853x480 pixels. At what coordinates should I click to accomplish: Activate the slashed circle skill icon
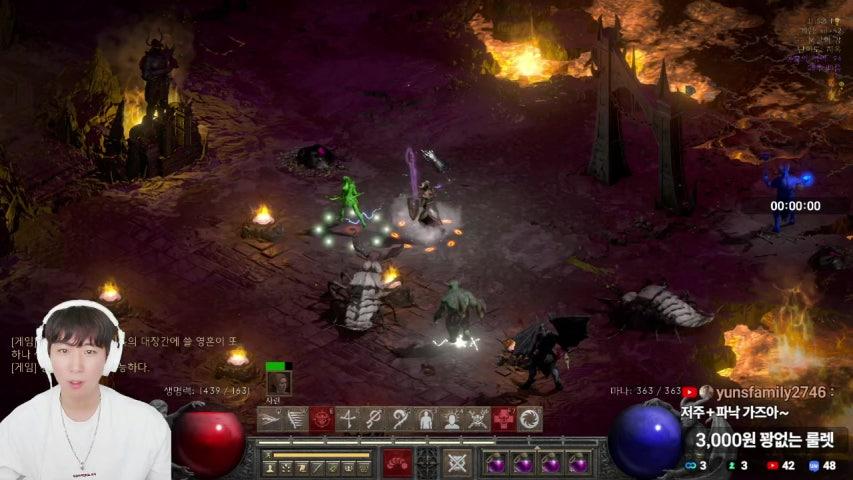pyautogui.click(x=374, y=419)
